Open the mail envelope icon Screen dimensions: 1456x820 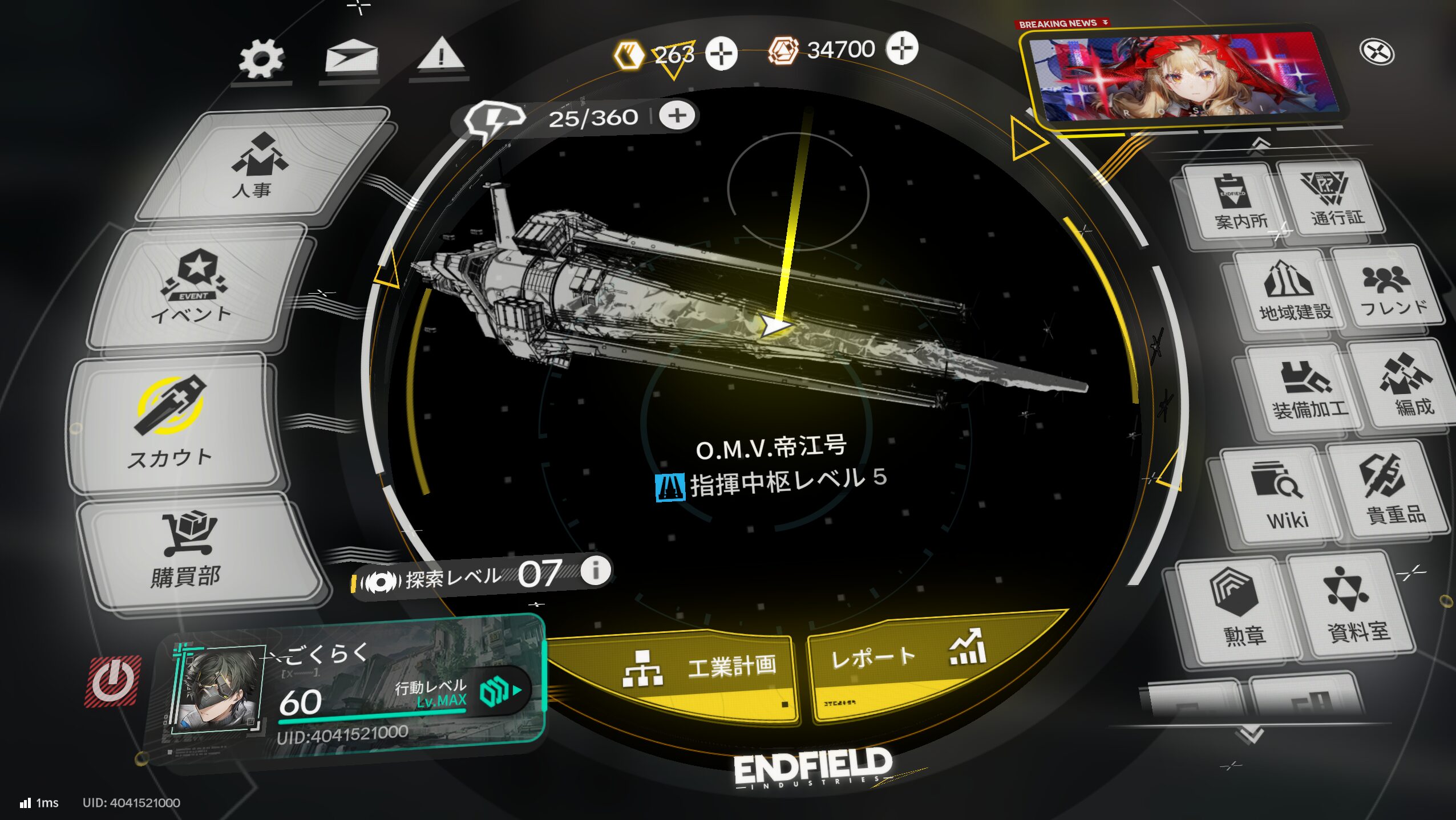click(x=350, y=57)
